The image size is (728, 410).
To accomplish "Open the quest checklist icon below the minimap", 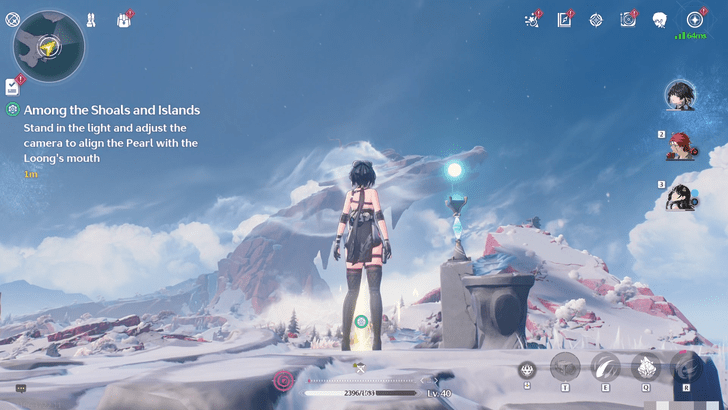I will click(13, 87).
